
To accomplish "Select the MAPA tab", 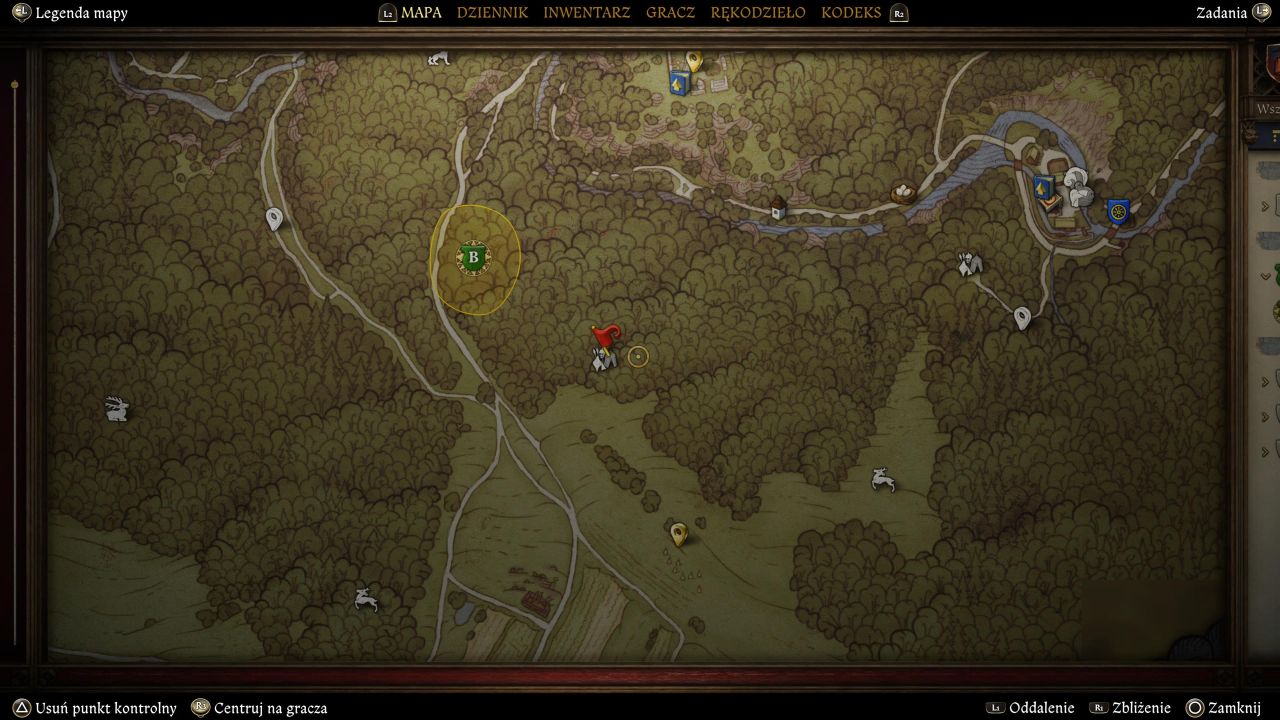I will pos(421,13).
